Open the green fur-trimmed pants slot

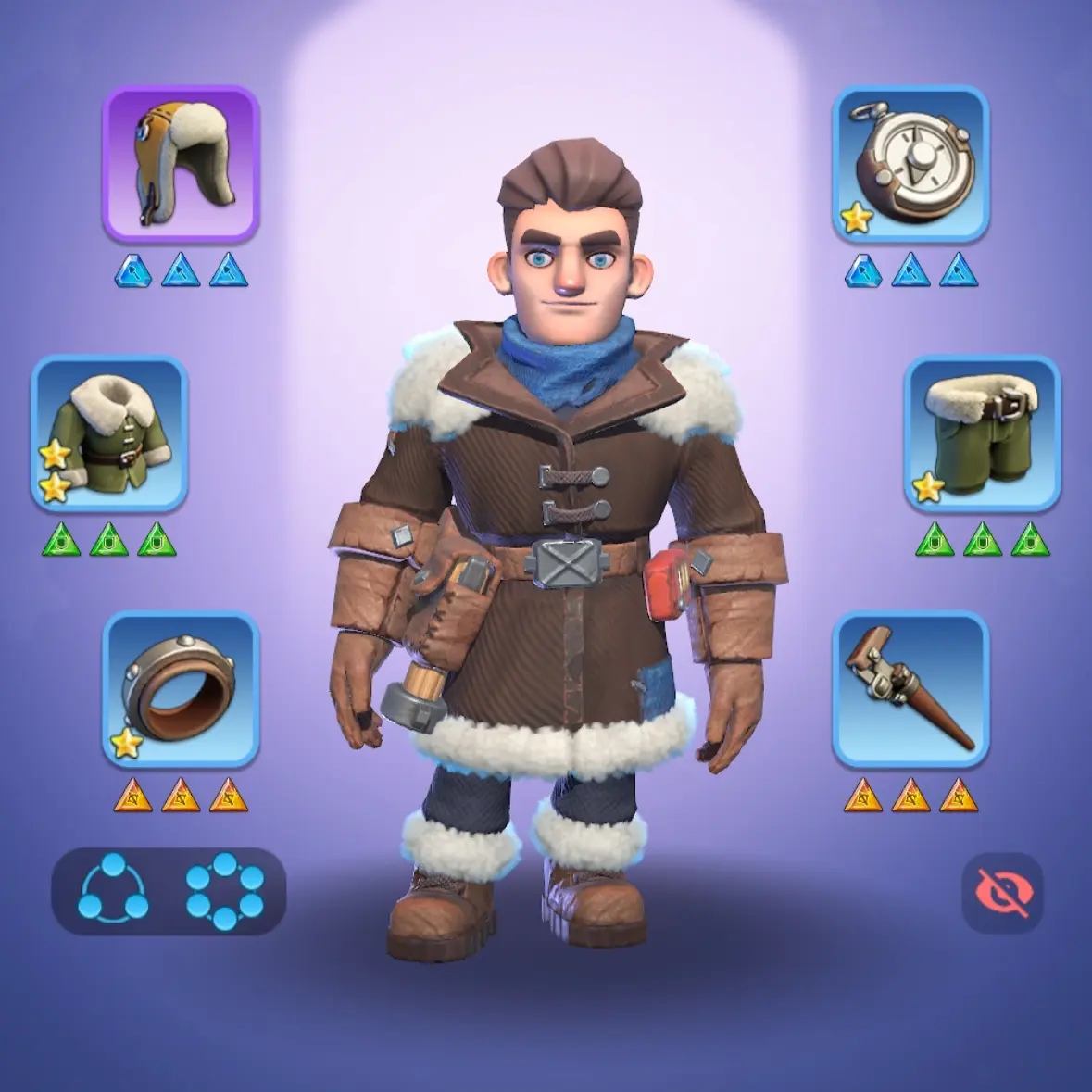click(982, 433)
